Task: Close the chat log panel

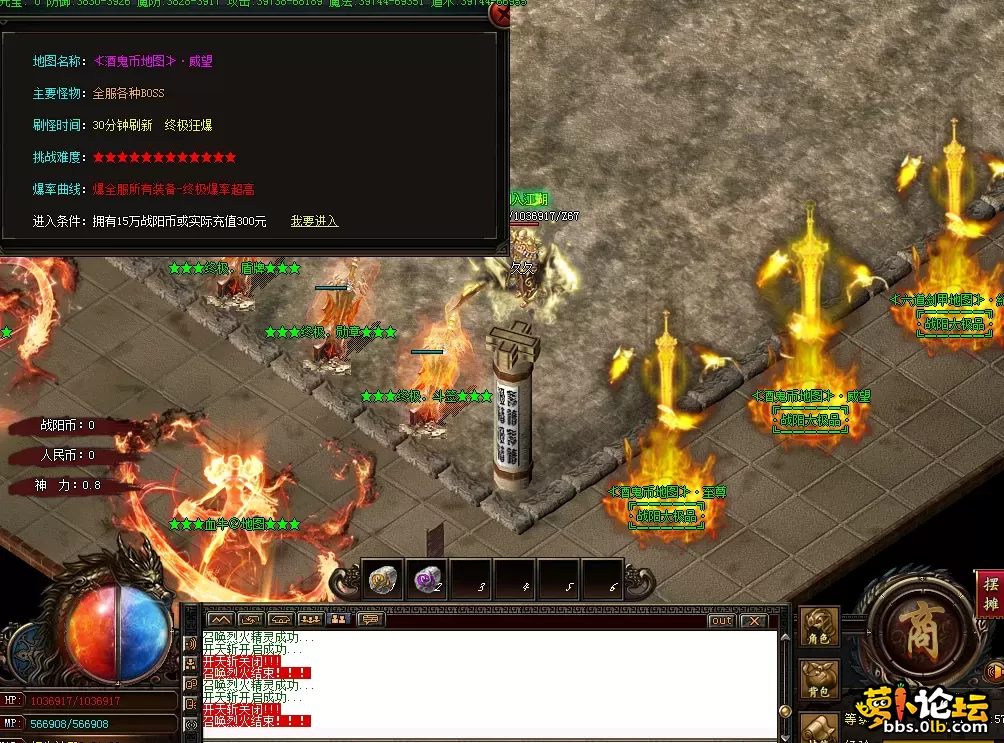Action: point(753,620)
